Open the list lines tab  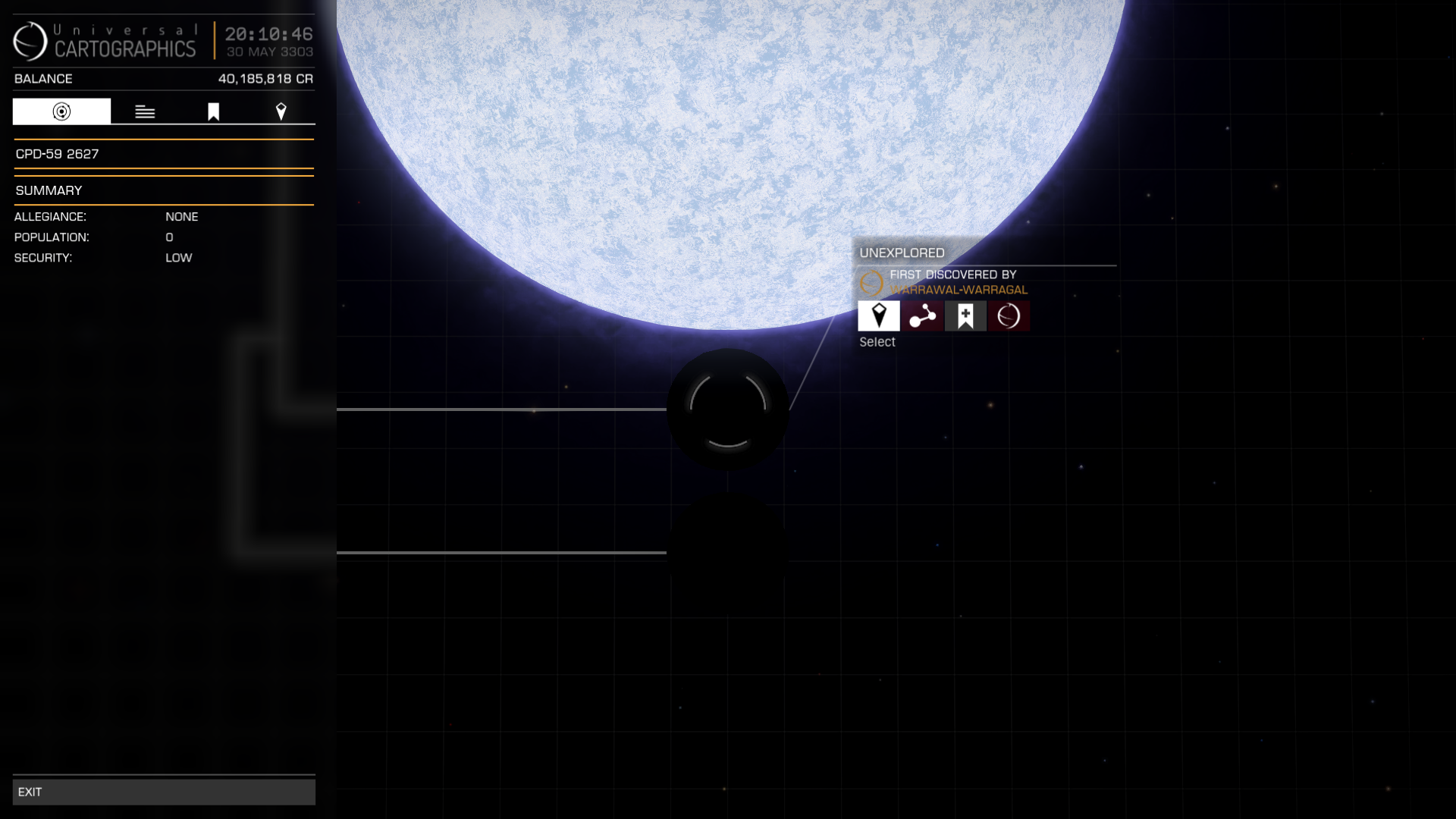(x=145, y=111)
